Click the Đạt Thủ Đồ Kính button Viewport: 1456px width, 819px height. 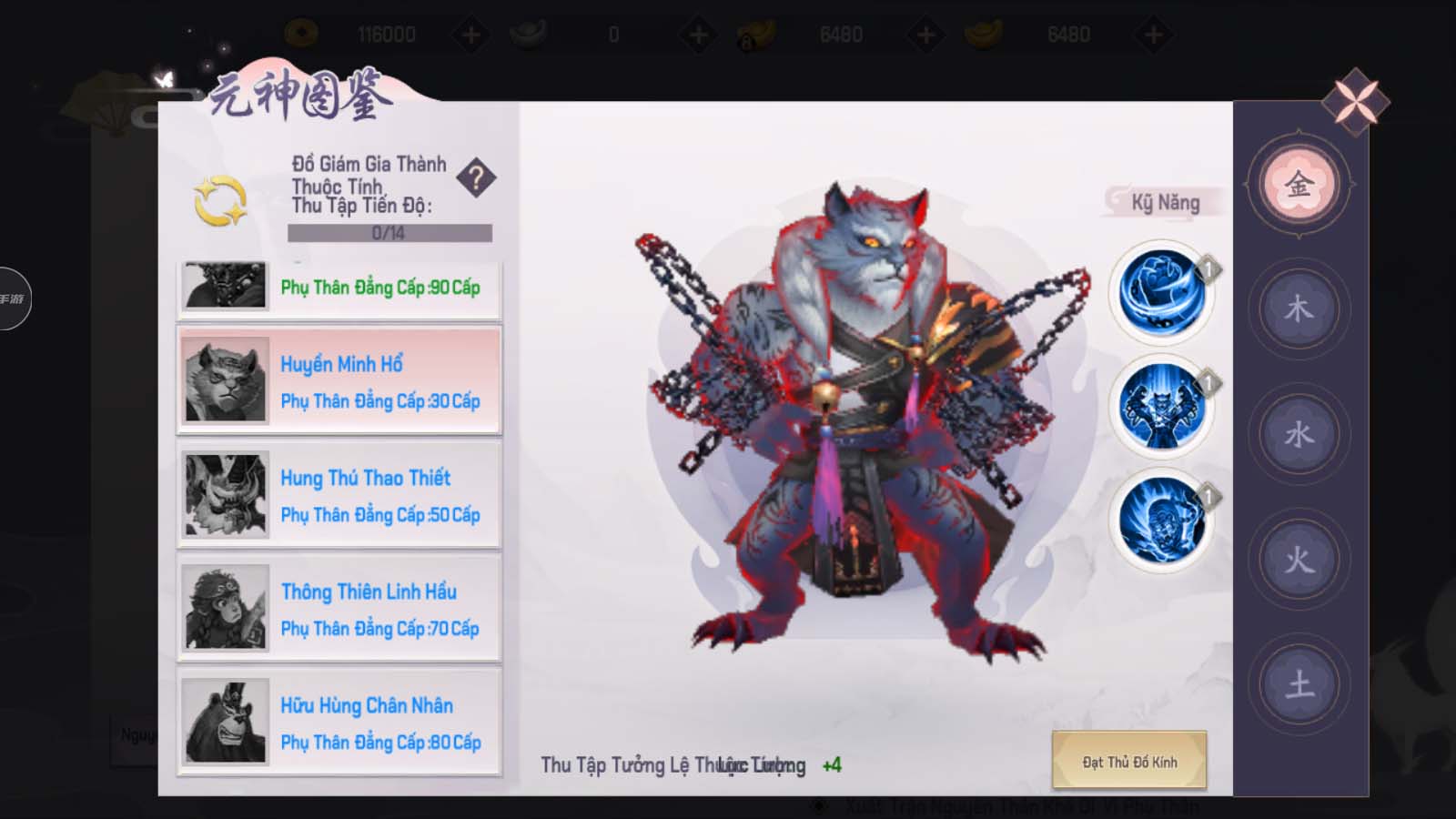[1129, 761]
